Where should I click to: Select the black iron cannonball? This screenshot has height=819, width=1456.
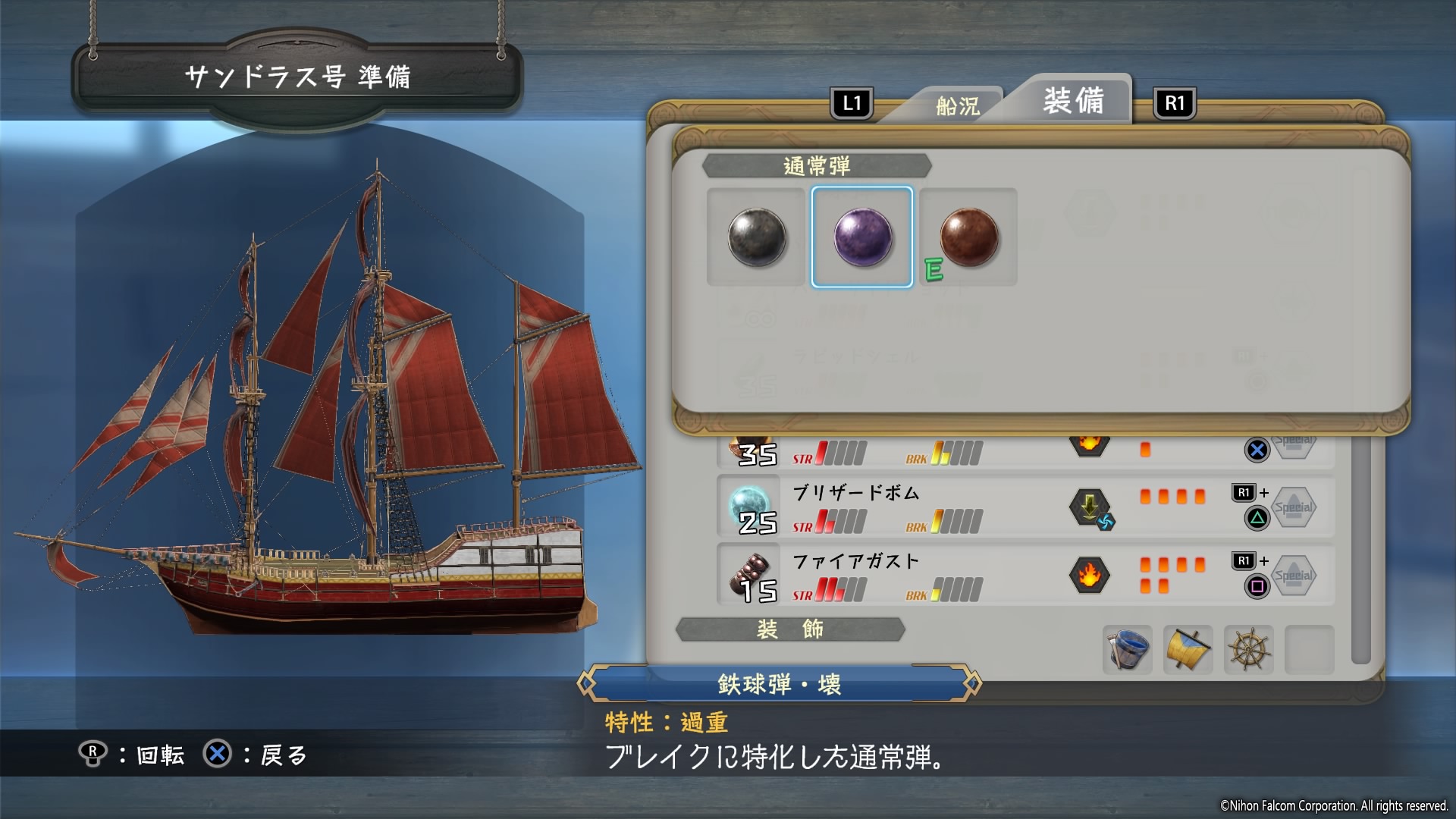756,237
